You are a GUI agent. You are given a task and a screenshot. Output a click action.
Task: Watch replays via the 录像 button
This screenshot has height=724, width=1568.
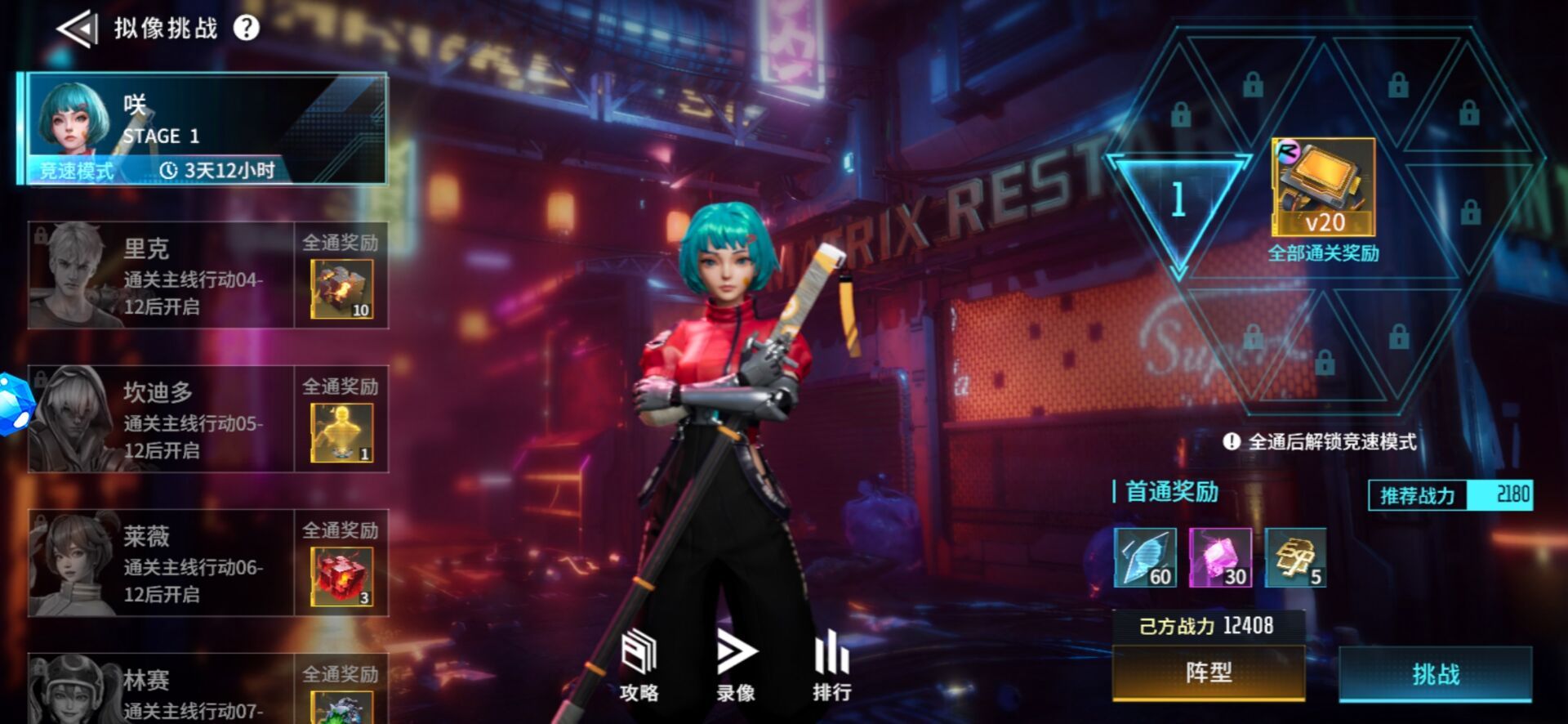pyautogui.click(x=736, y=666)
